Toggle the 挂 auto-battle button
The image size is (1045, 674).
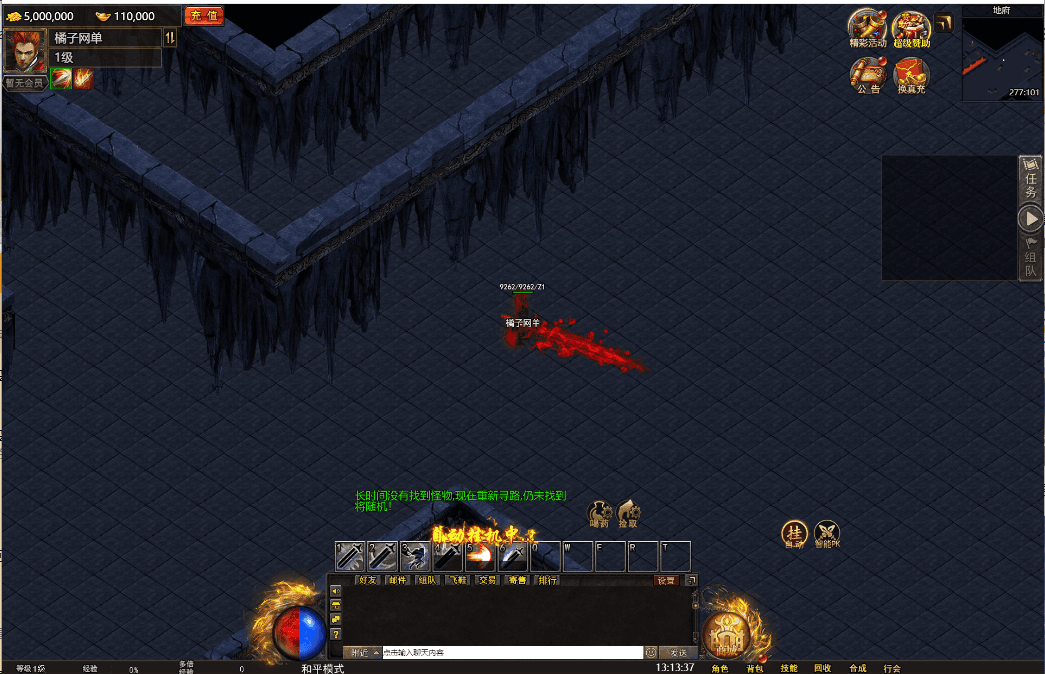point(794,533)
